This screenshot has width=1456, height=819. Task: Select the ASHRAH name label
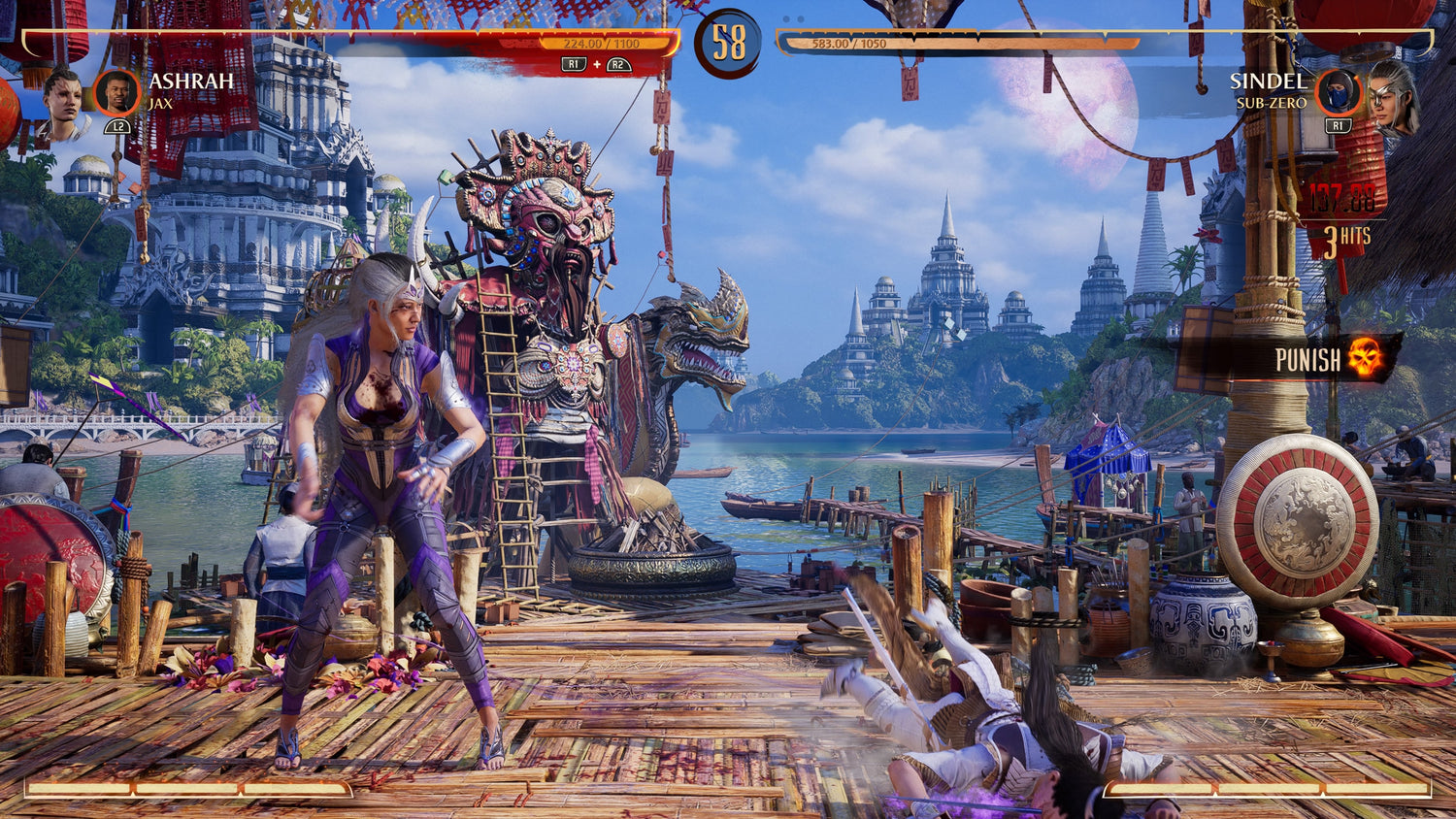click(190, 82)
